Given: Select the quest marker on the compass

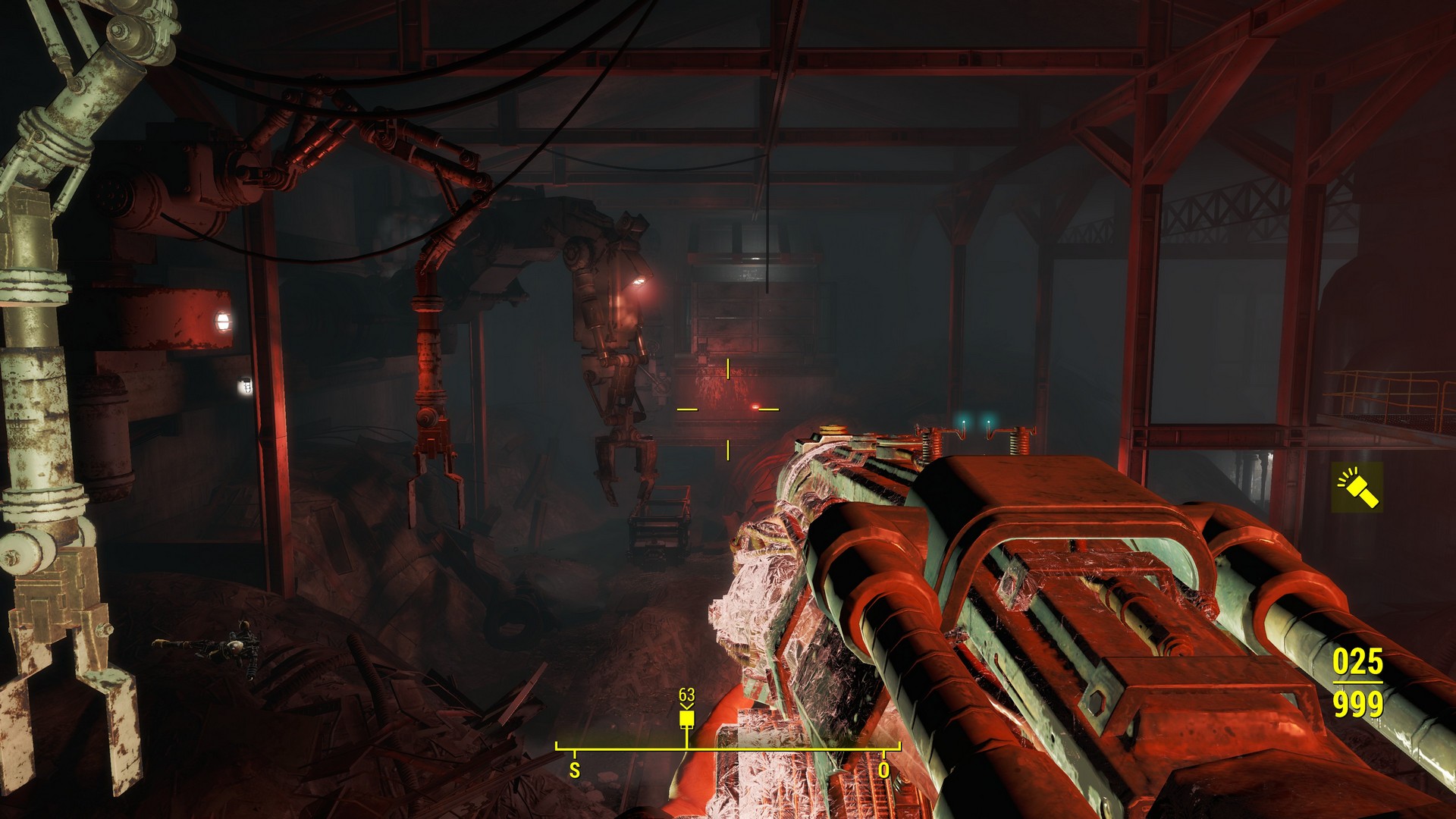Looking at the screenshot, I should [x=686, y=718].
